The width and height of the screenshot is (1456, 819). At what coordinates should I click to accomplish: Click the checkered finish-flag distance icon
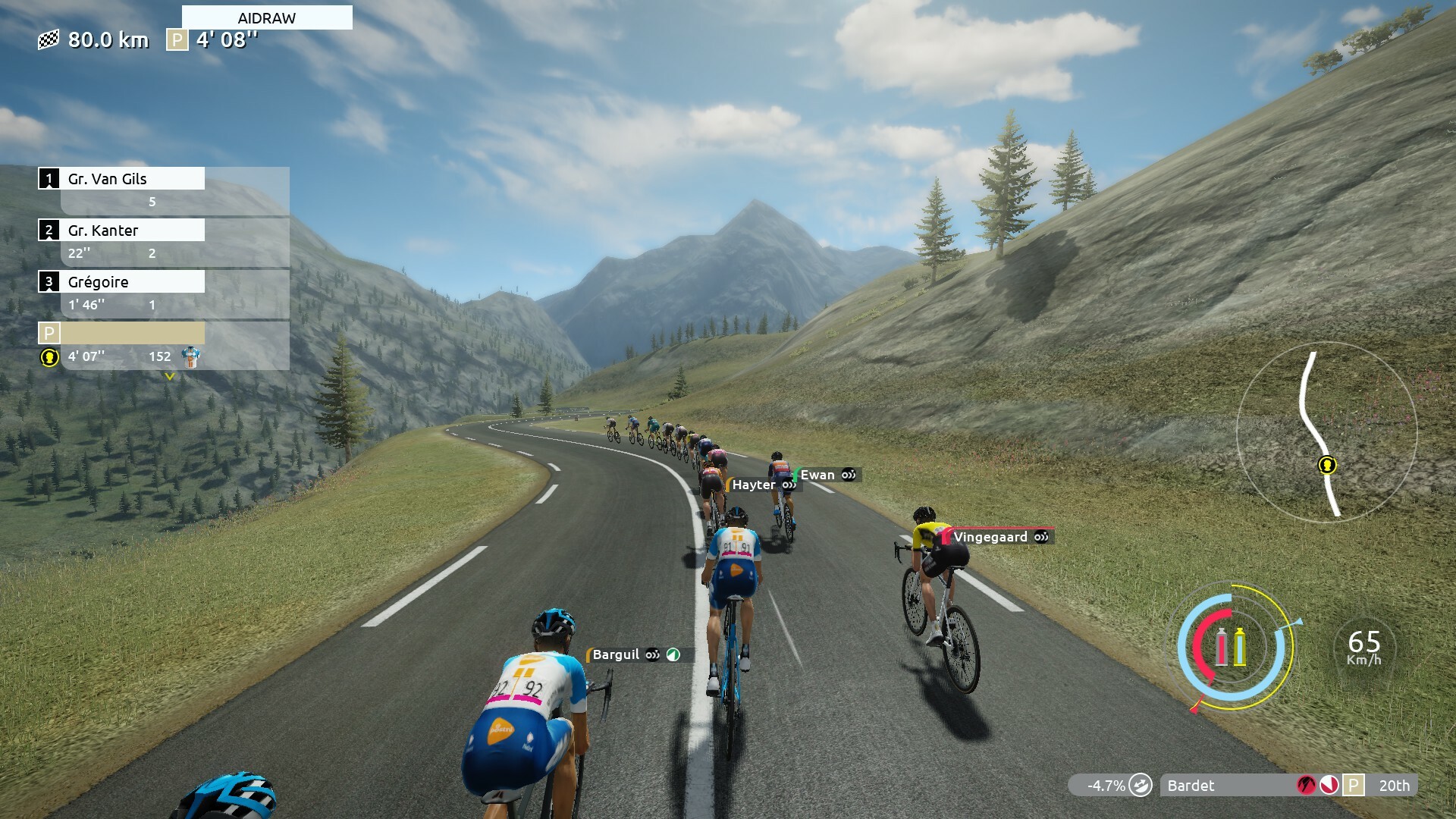pyautogui.click(x=49, y=40)
